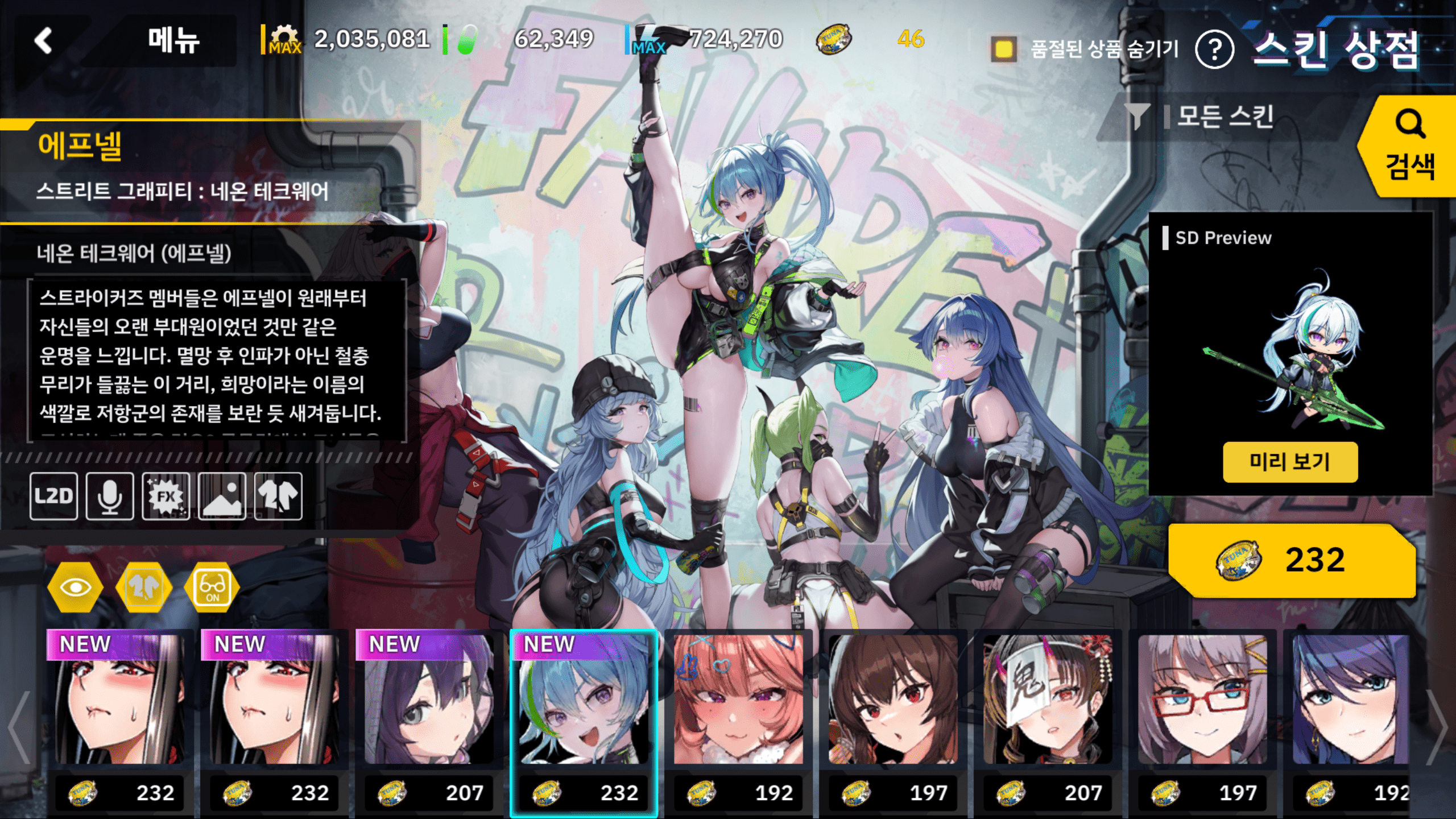Buy the skin for 232 tuna coins

pos(1291,560)
